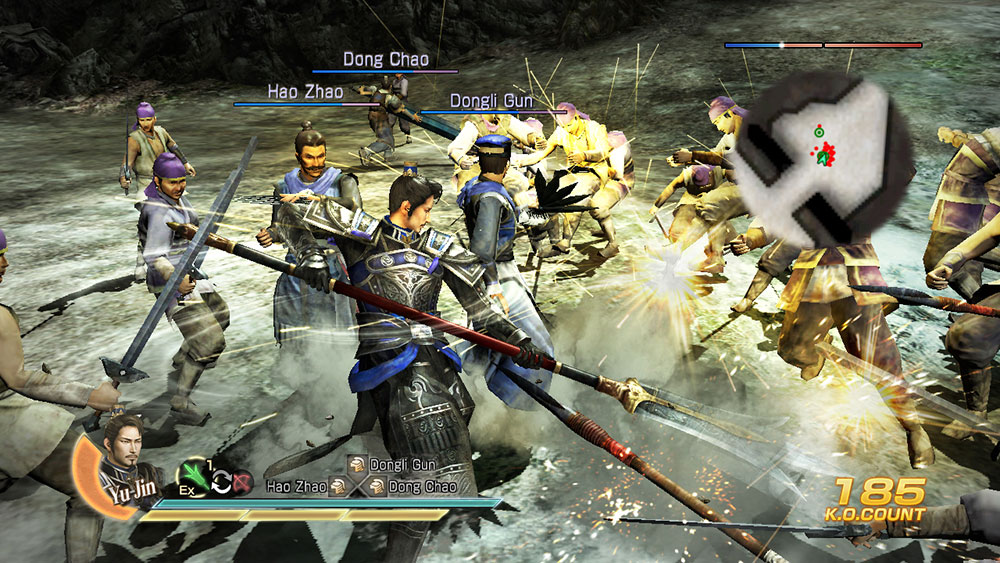Select Dongli Gun's helmet icon in officer list
This screenshot has width=1000, height=563.
(x=357, y=465)
